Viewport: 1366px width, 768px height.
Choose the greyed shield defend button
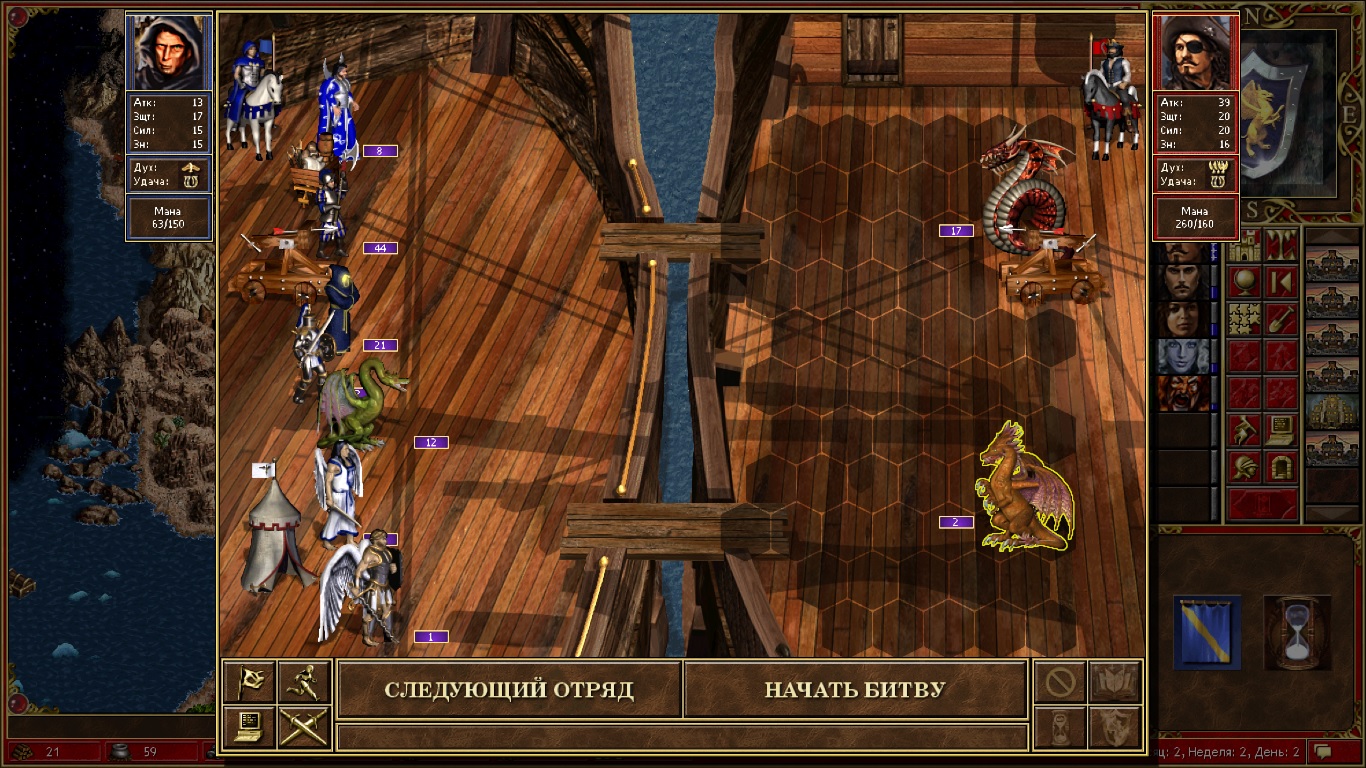1115,727
